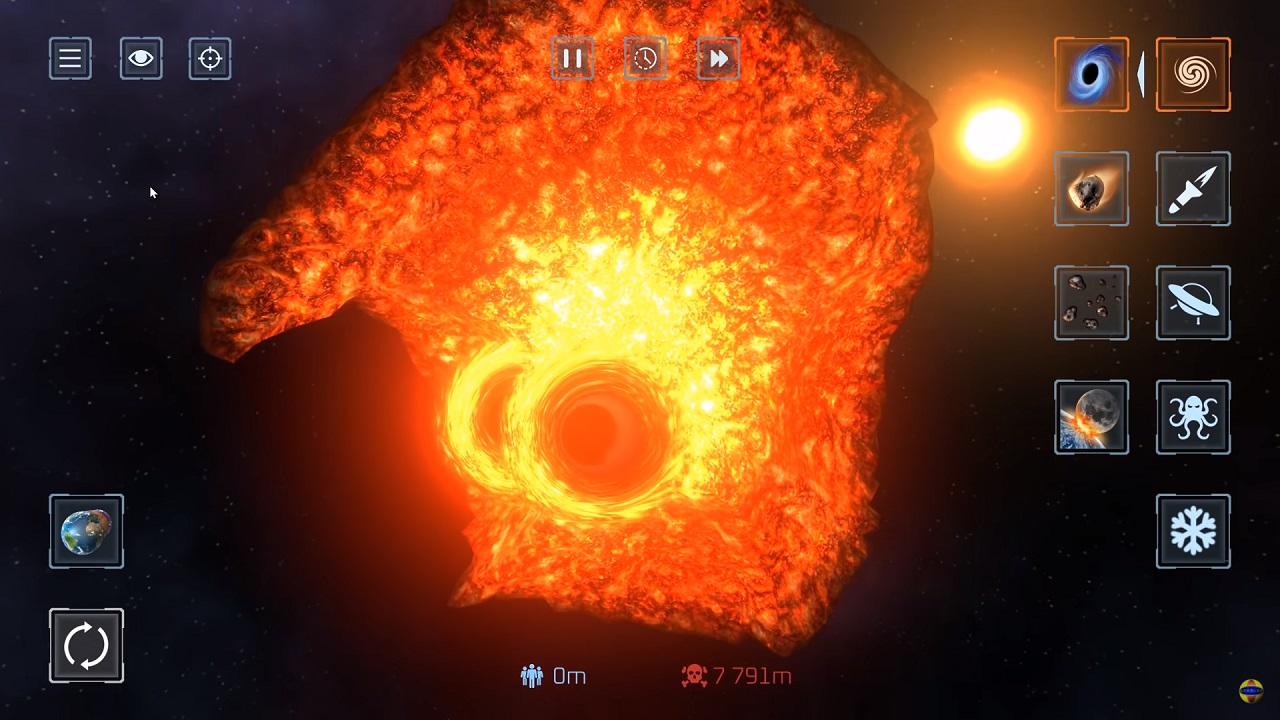Pause the simulation
This screenshot has height=720, width=1280.
pos(572,59)
